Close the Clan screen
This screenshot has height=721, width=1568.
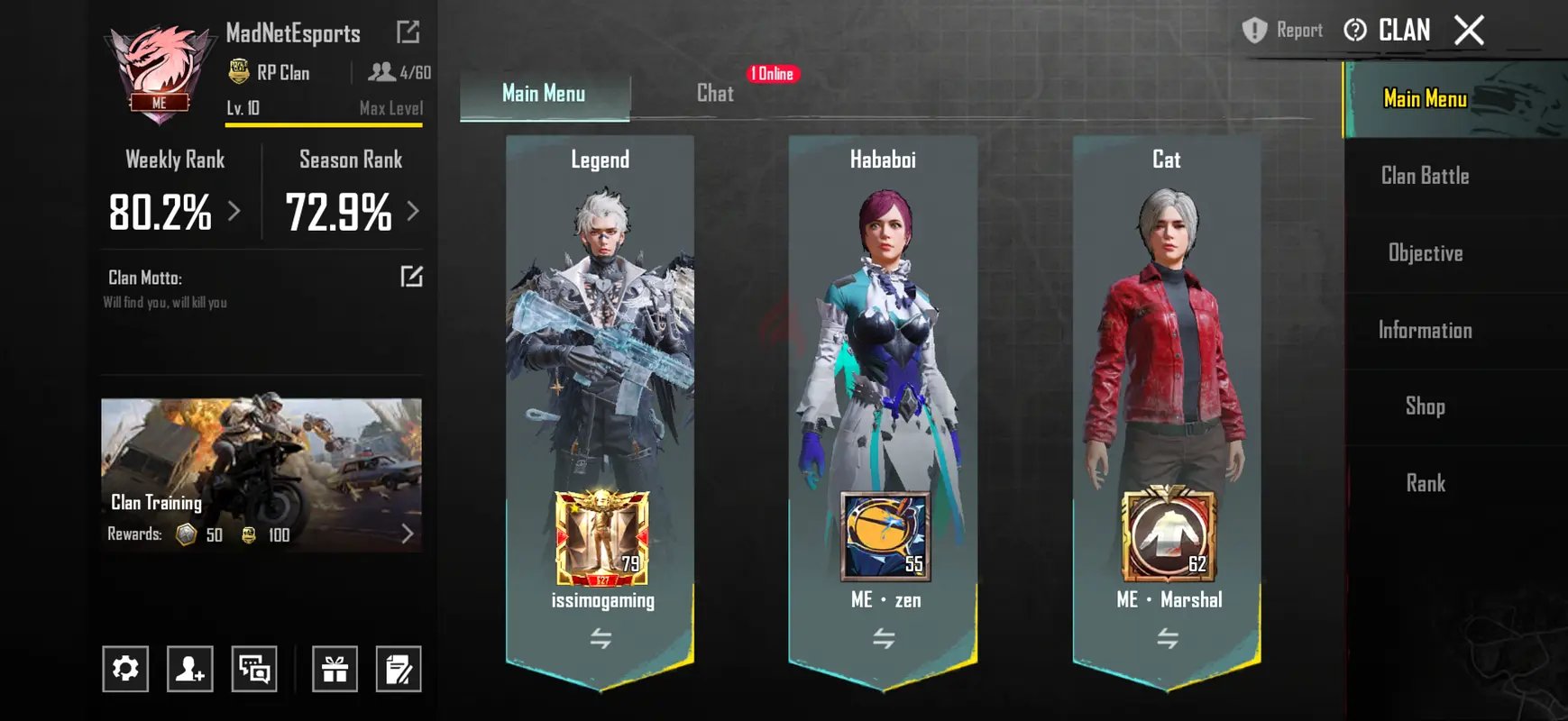click(x=1469, y=31)
